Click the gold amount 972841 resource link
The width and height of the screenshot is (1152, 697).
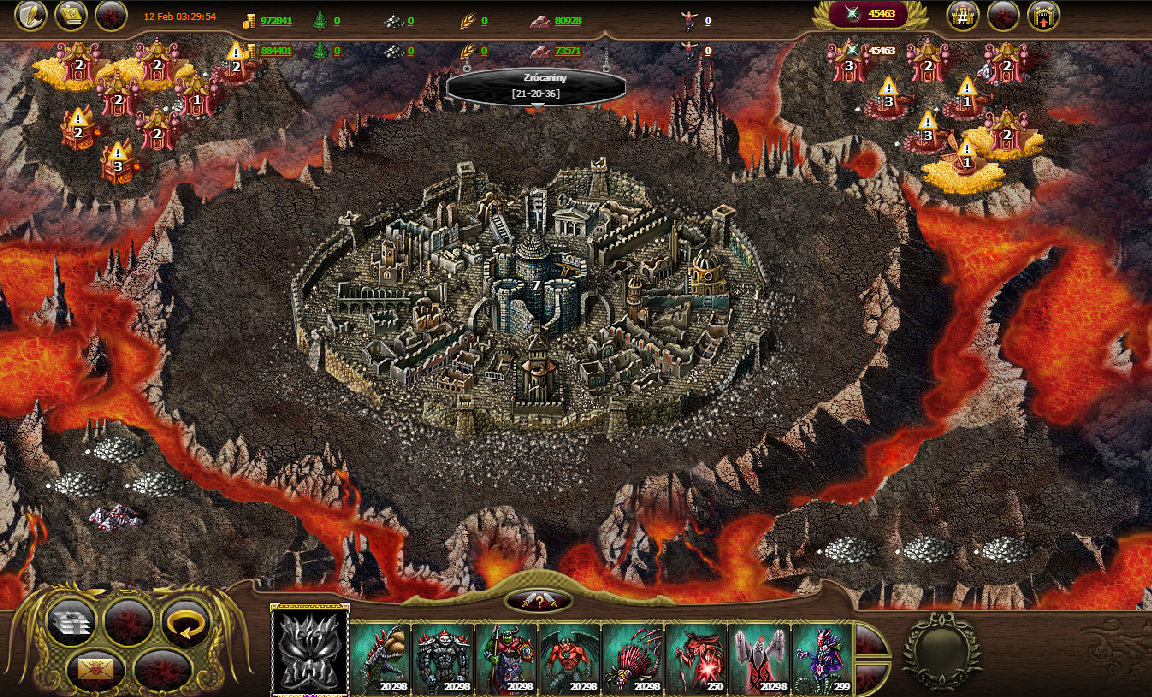(x=276, y=21)
